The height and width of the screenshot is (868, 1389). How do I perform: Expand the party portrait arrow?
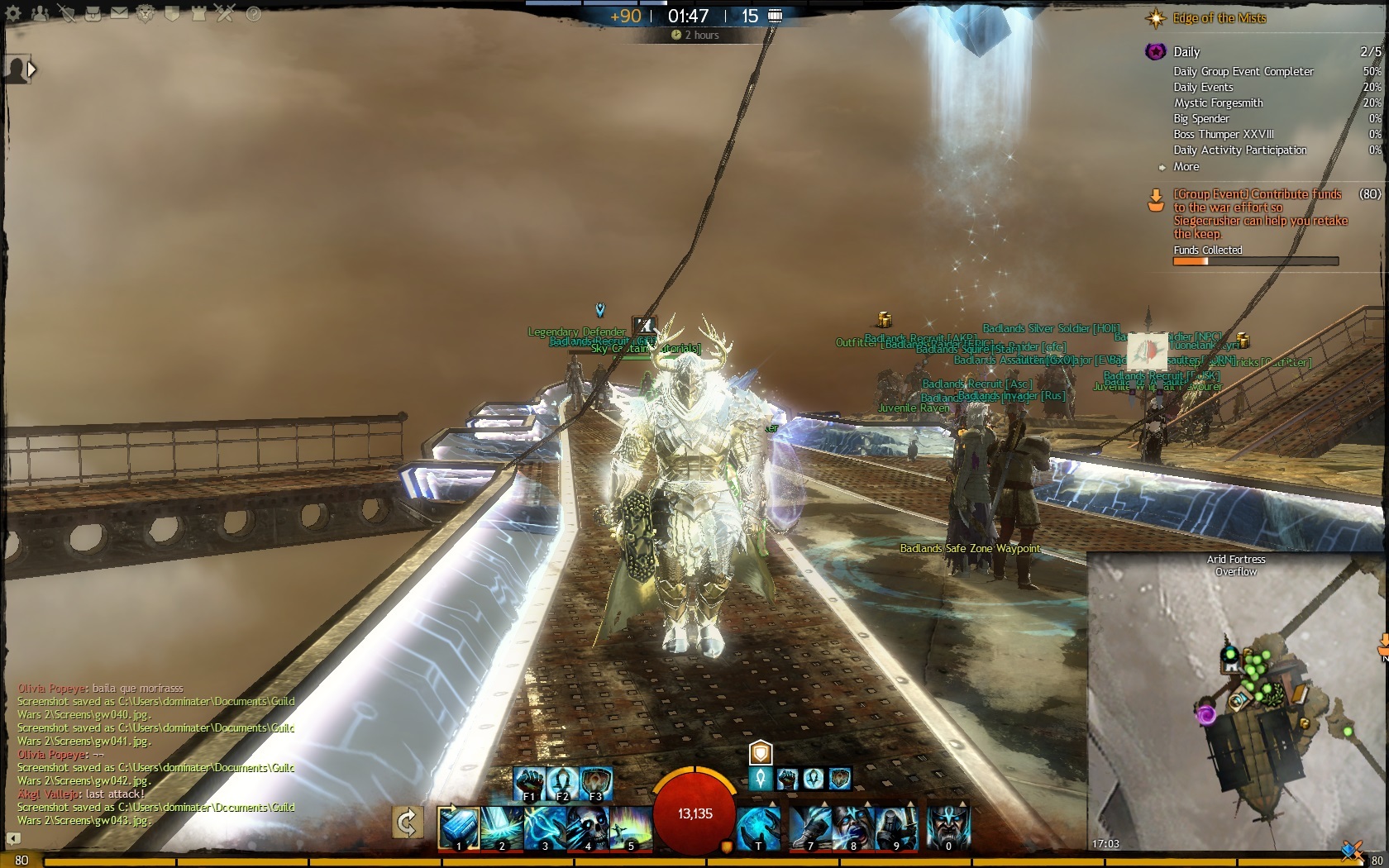(31, 69)
